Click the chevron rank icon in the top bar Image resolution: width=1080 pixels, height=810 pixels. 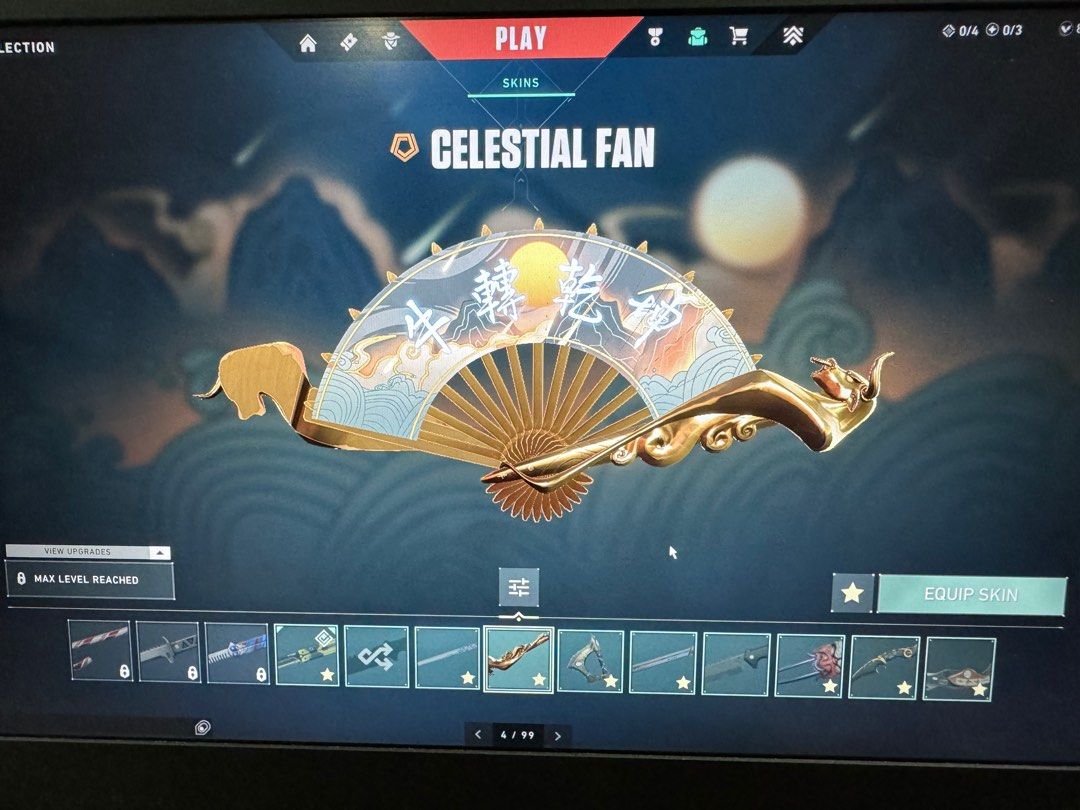pyautogui.click(x=793, y=37)
